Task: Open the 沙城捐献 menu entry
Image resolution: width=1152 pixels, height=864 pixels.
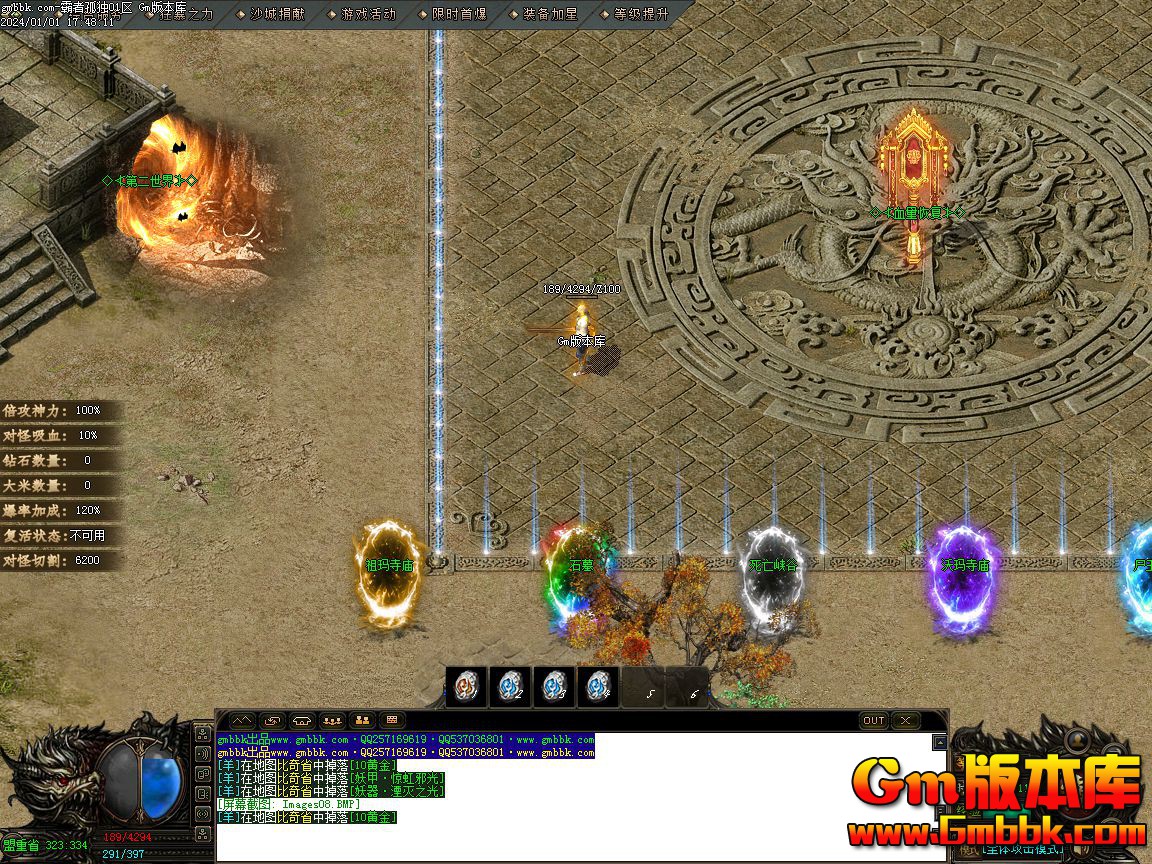Action: [277, 14]
